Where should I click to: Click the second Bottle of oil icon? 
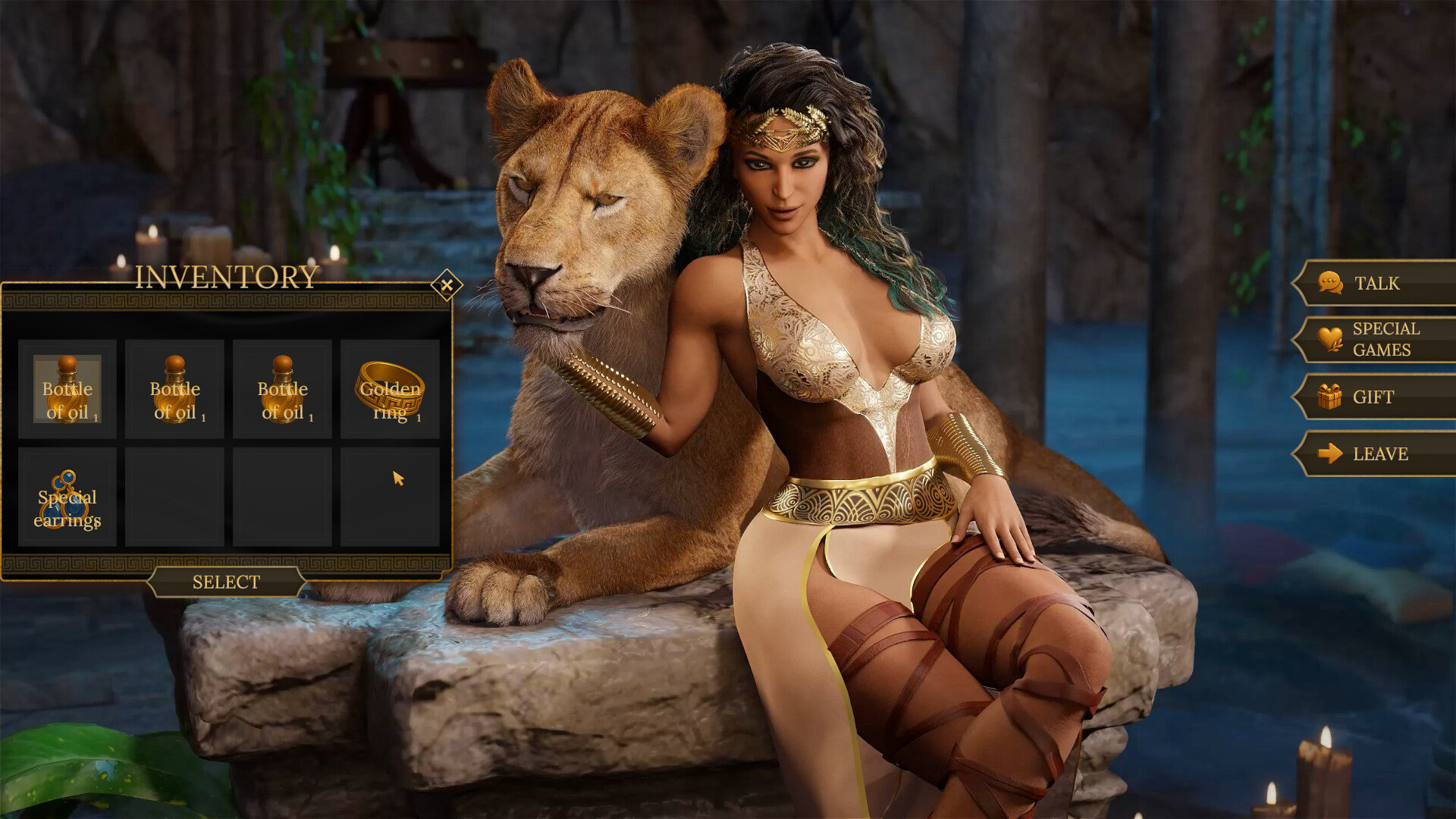175,391
